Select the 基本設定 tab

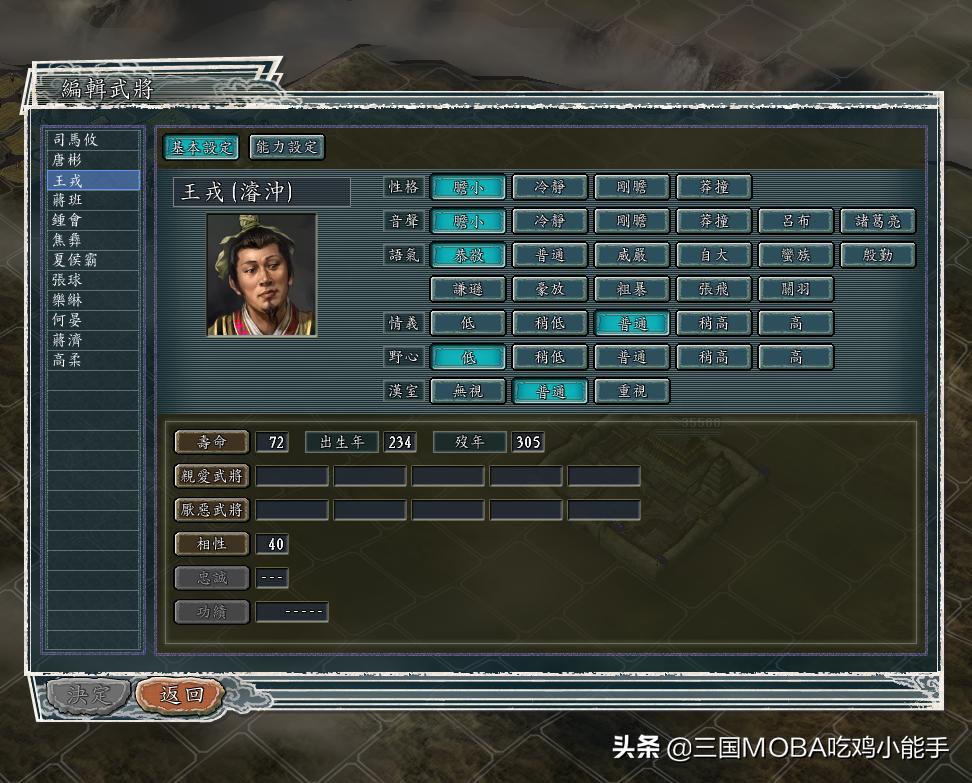tap(201, 147)
